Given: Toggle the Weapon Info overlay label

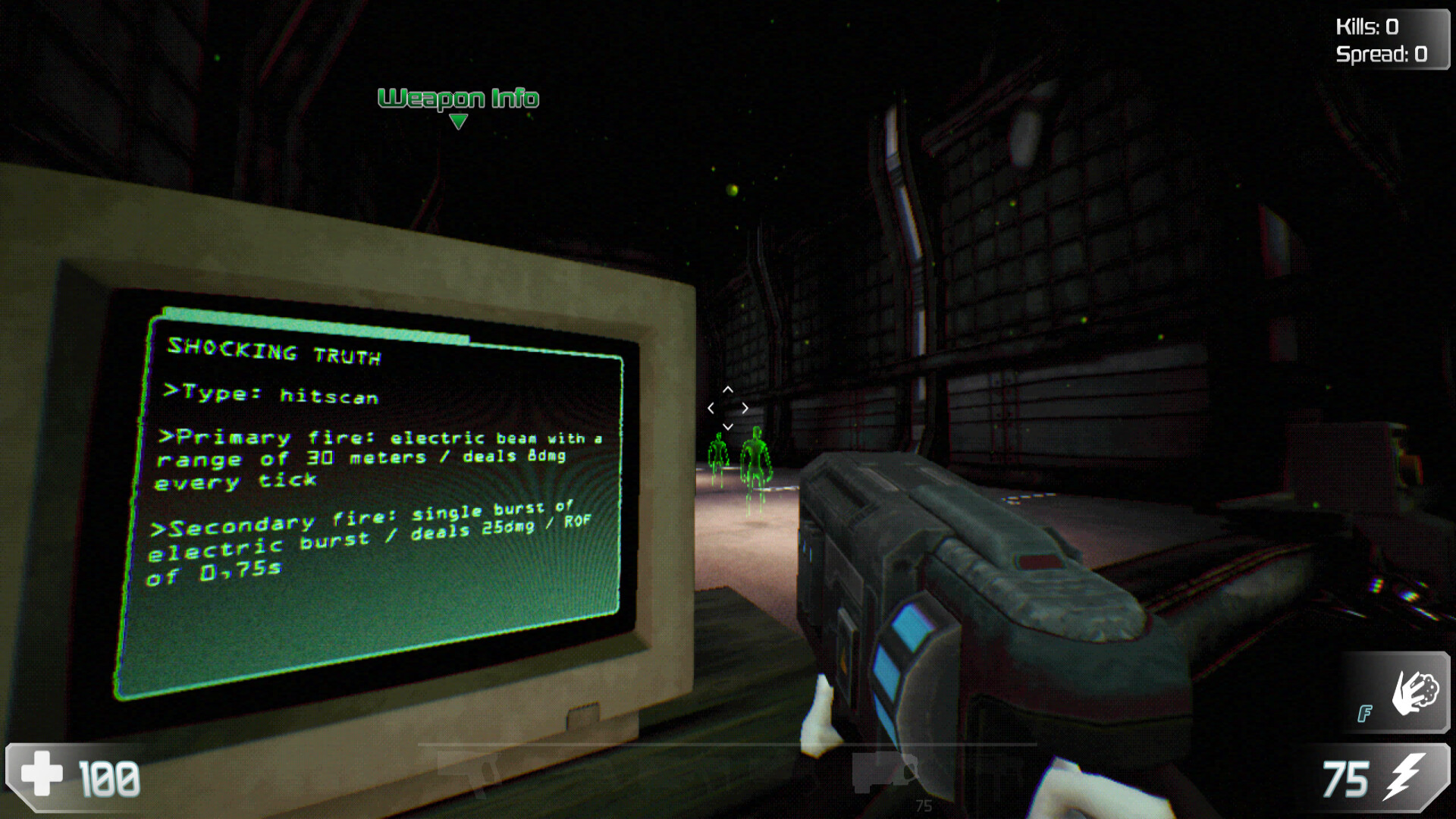Looking at the screenshot, I should (459, 98).
